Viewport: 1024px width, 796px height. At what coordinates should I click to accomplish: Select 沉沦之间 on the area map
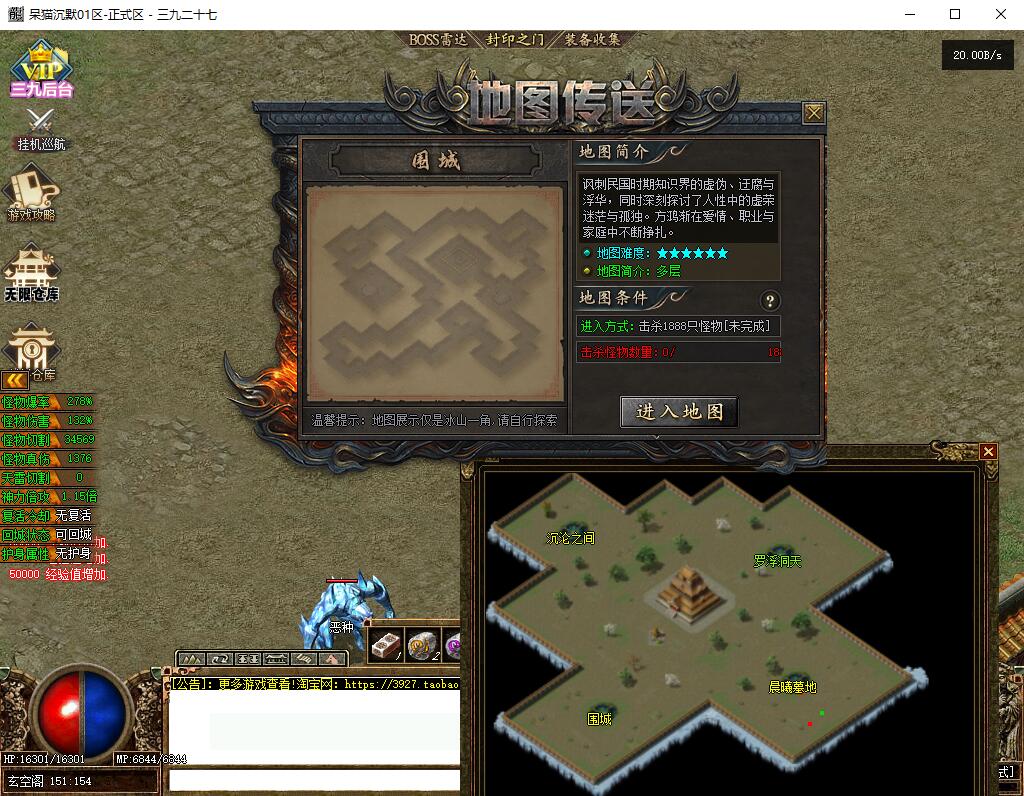coord(570,537)
